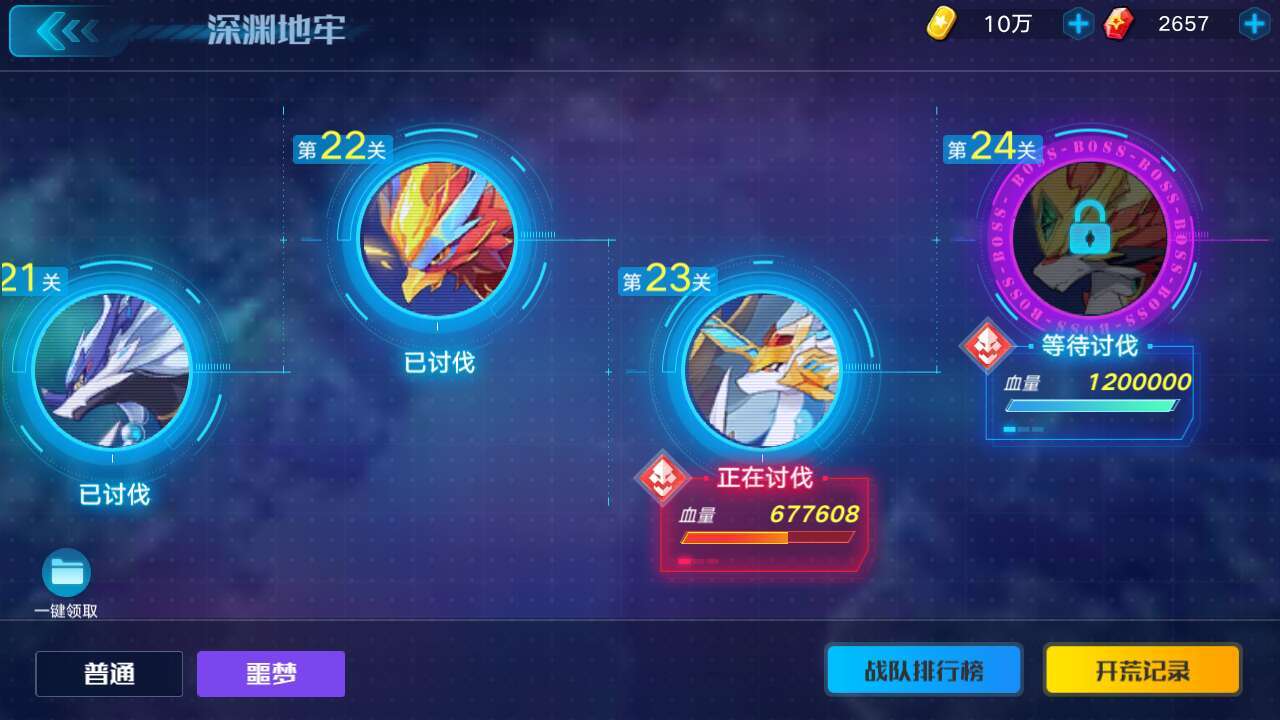Click the 一键领取 claim-all icon
Viewport: 1280px width, 720px height.
(x=65, y=573)
